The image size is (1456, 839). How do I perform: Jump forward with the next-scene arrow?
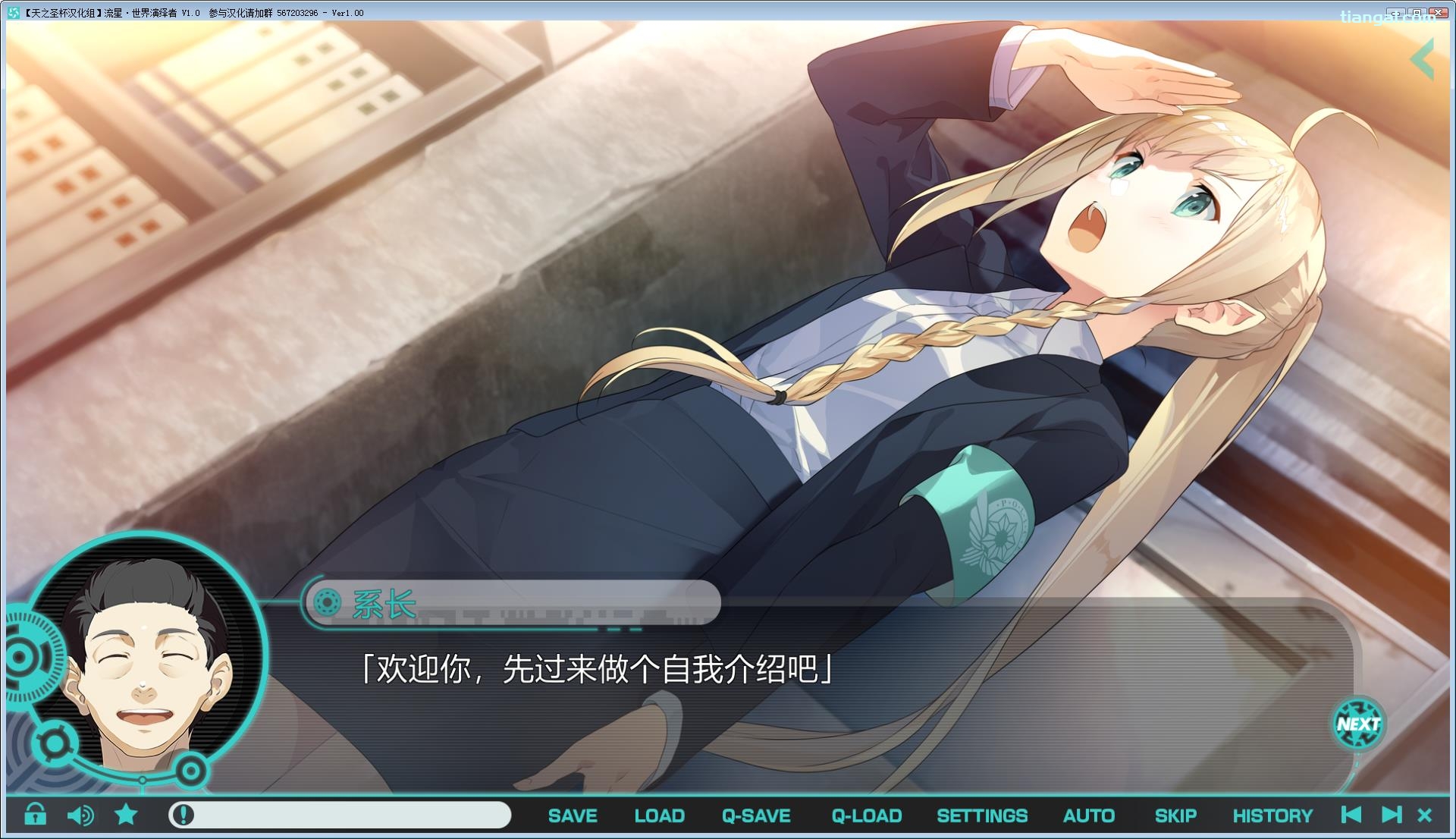point(1391,815)
